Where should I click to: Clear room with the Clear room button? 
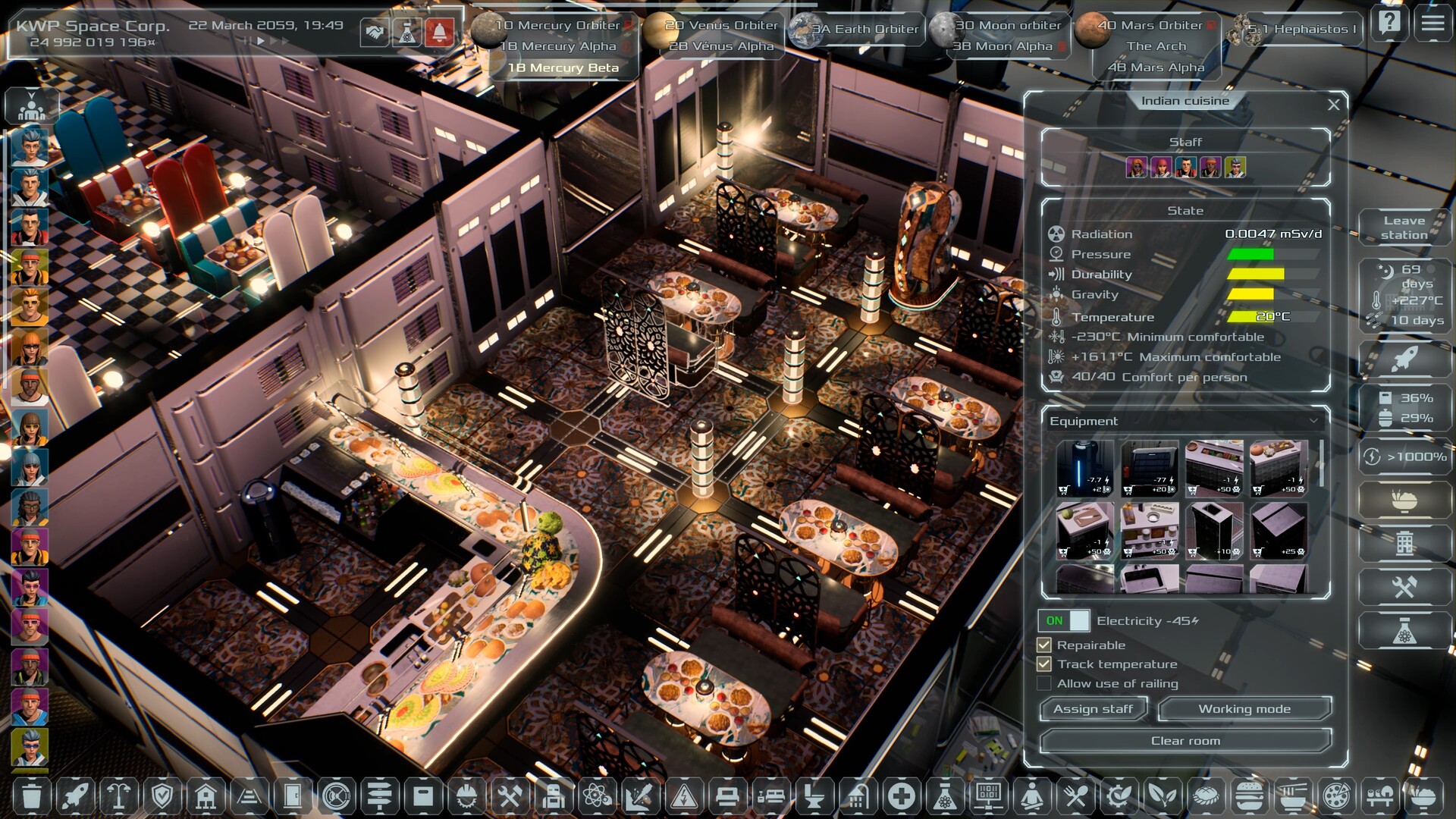pyautogui.click(x=1185, y=741)
